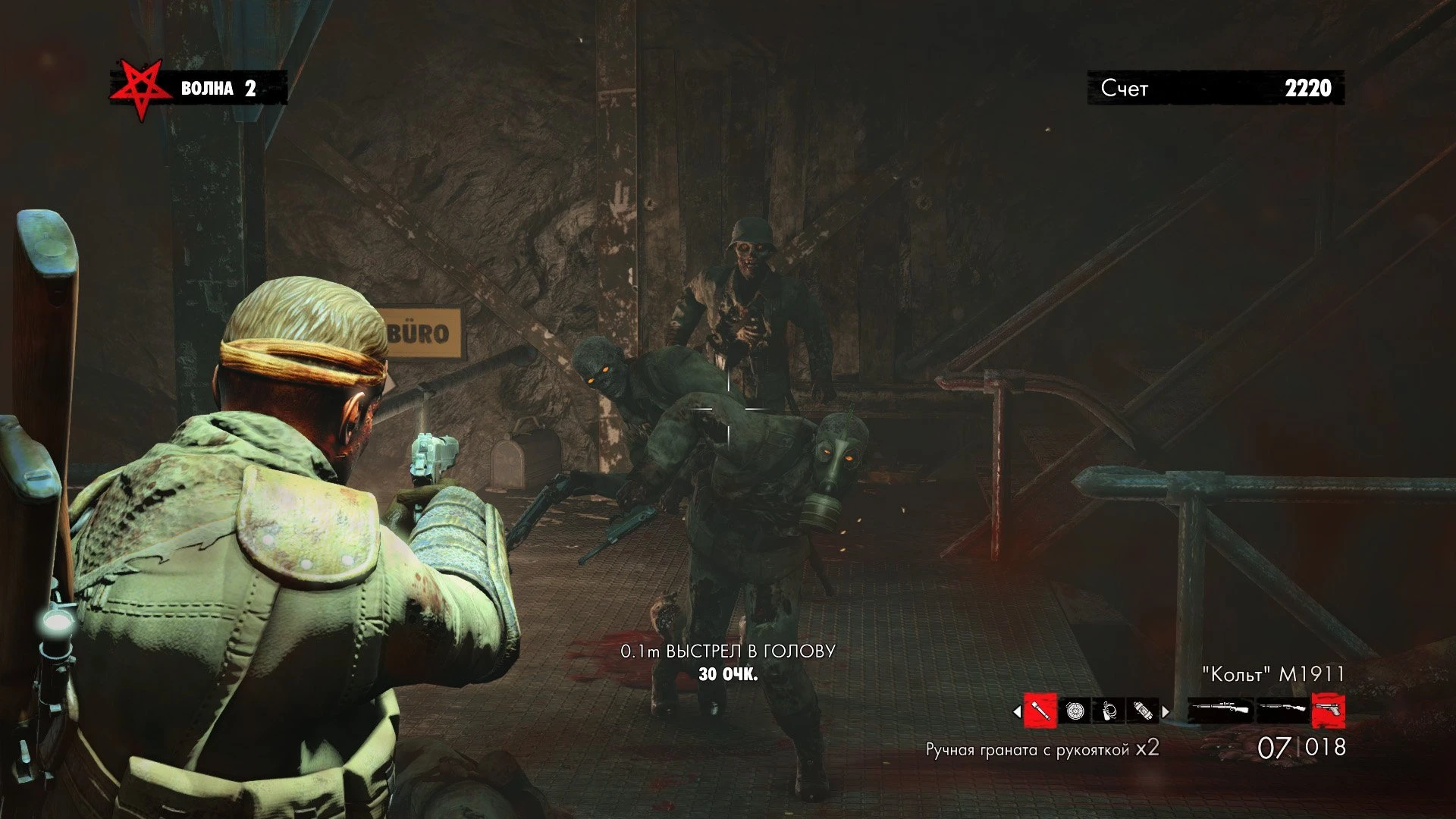The image size is (1456, 819).
Task: Select the trip mine item with wire
Action: [x=1109, y=711]
